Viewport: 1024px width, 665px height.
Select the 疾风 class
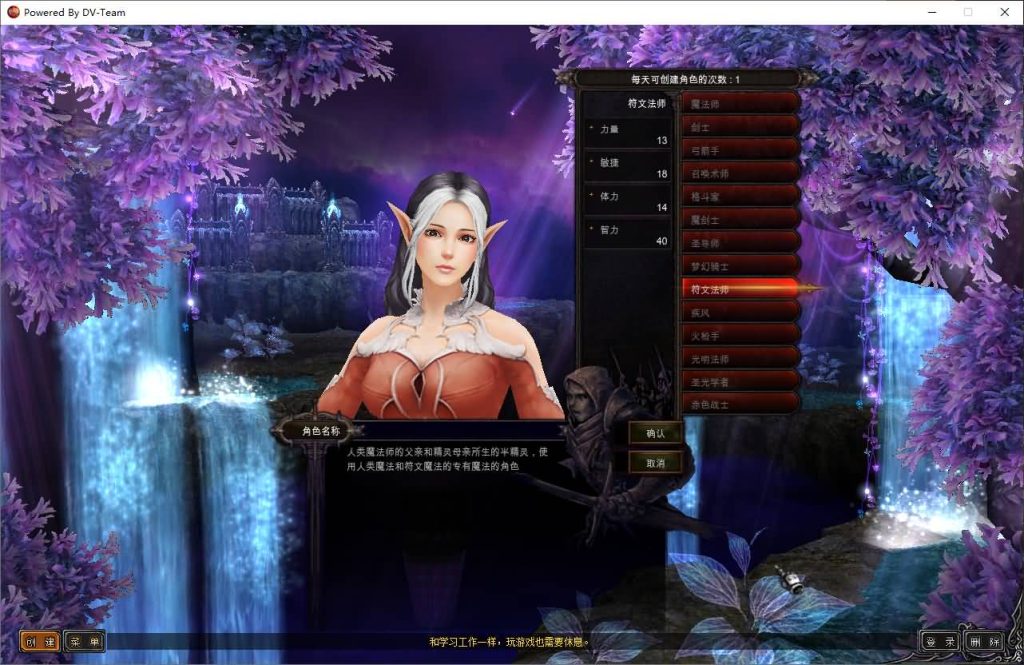740,312
